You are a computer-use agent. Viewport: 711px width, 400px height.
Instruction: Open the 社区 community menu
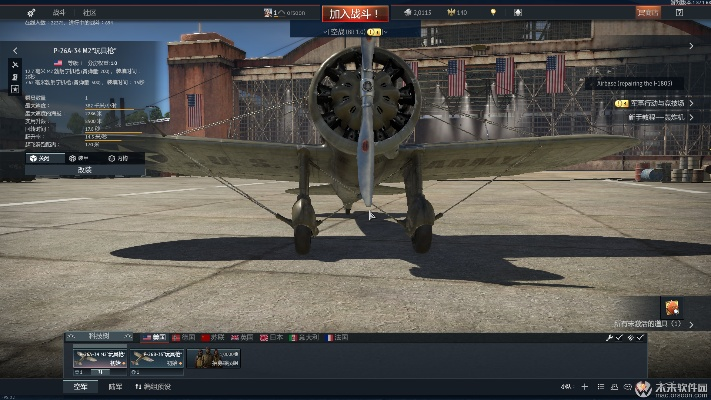(90, 12)
